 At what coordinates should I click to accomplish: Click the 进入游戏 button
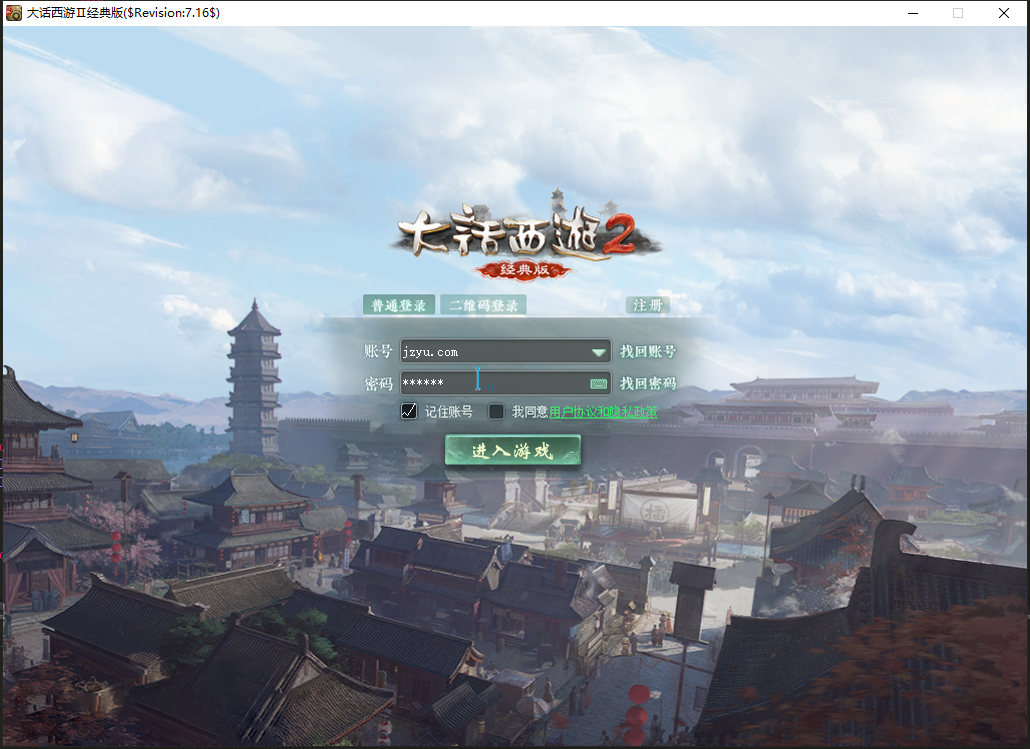(x=512, y=451)
